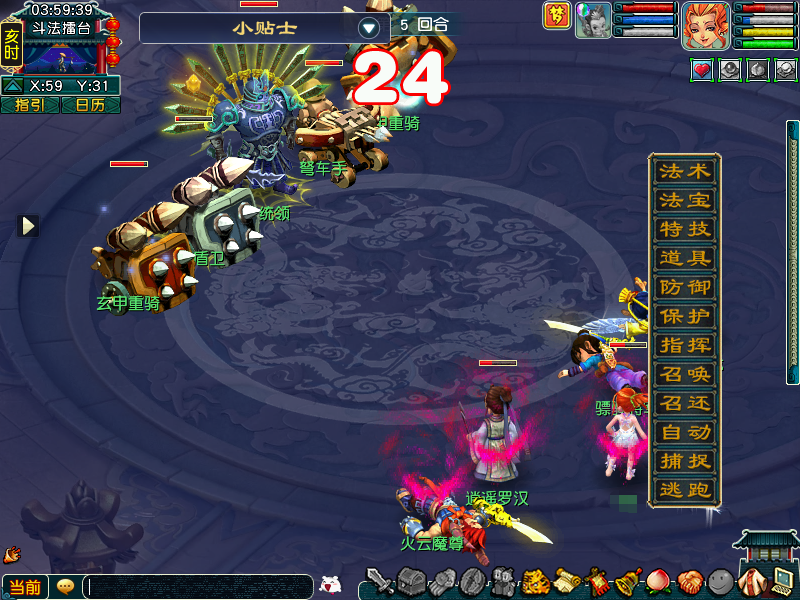Screen dimensions: 800x600
Task: Open the treasure chest bag icon
Action: pos(413,581)
